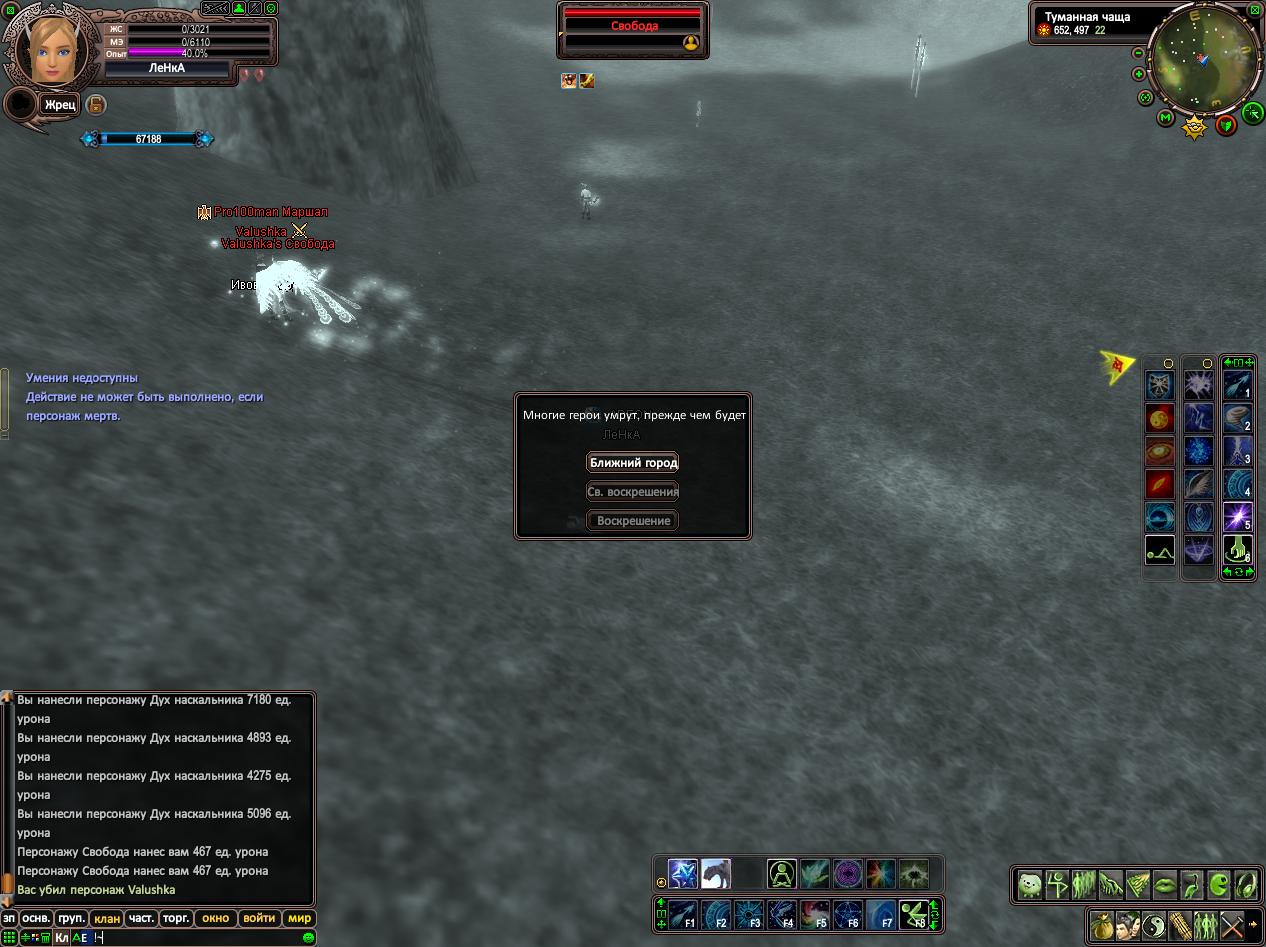Select the "груп." chat tab
Image resolution: width=1266 pixels, height=947 pixels.
coord(71,918)
